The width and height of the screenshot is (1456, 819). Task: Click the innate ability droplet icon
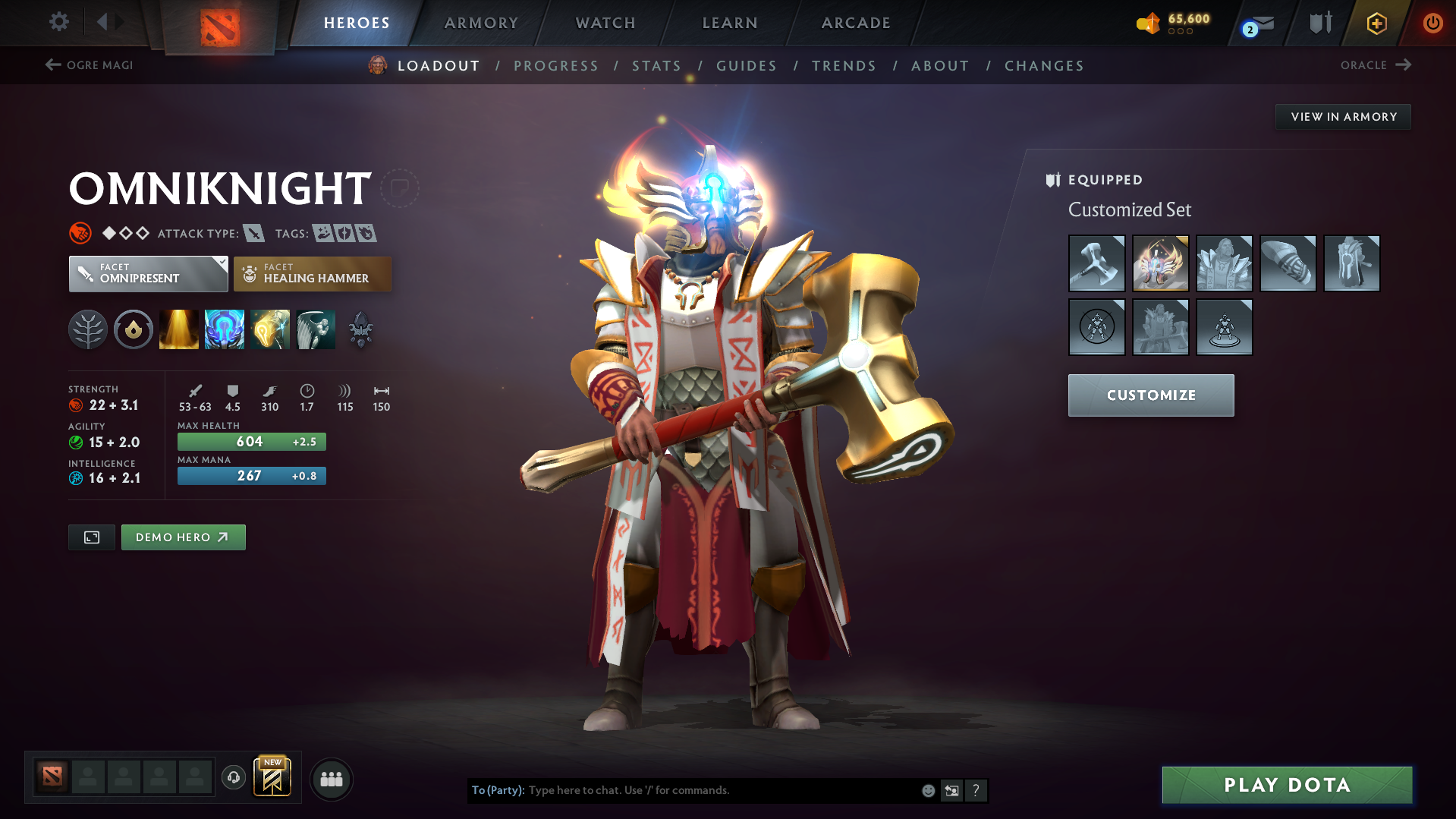pyautogui.click(x=133, y=329)
